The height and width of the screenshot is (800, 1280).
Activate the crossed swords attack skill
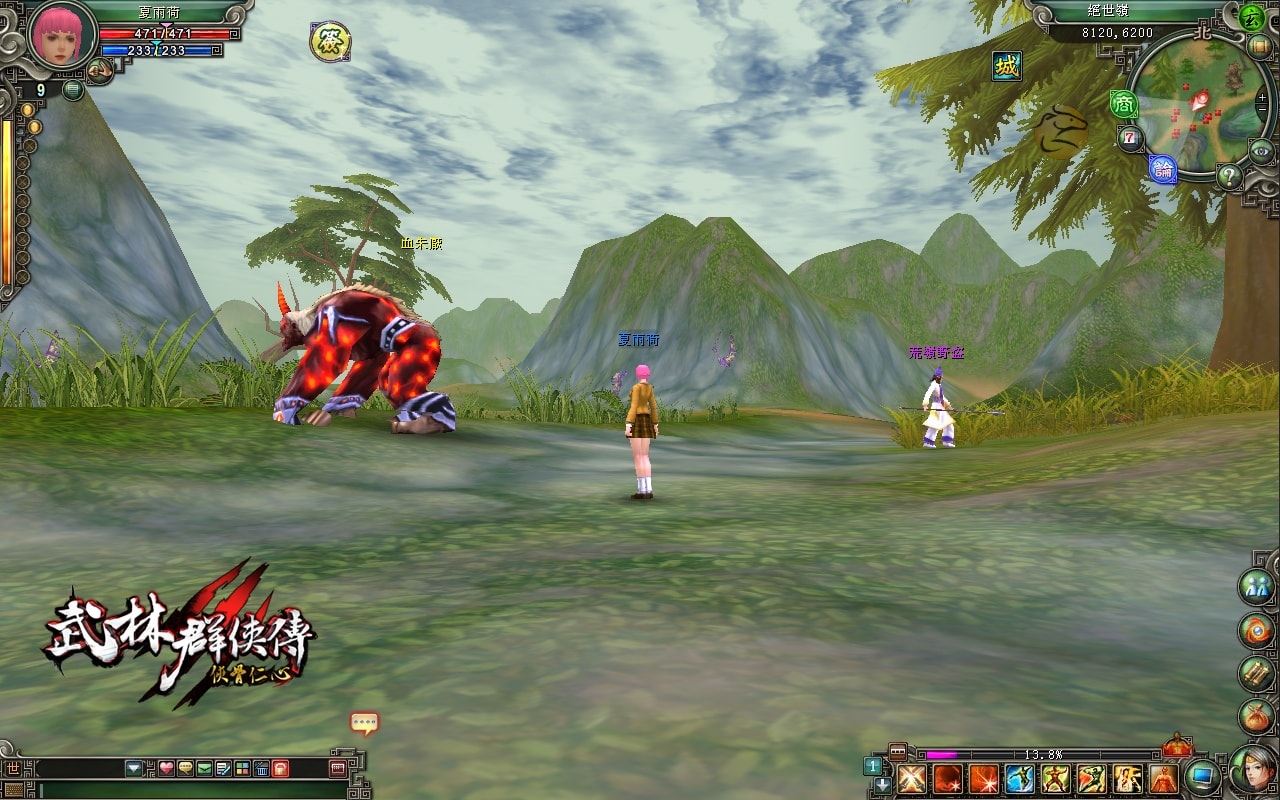click(910, 778)
